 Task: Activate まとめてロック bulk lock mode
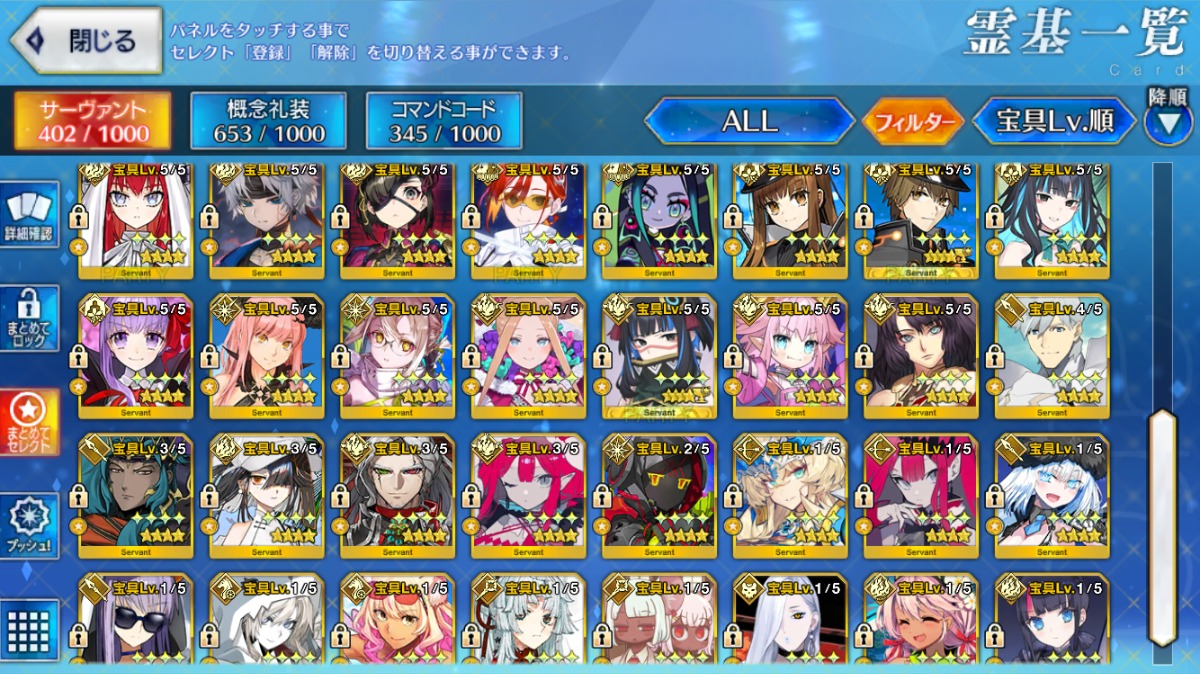[x=29, y=318]
